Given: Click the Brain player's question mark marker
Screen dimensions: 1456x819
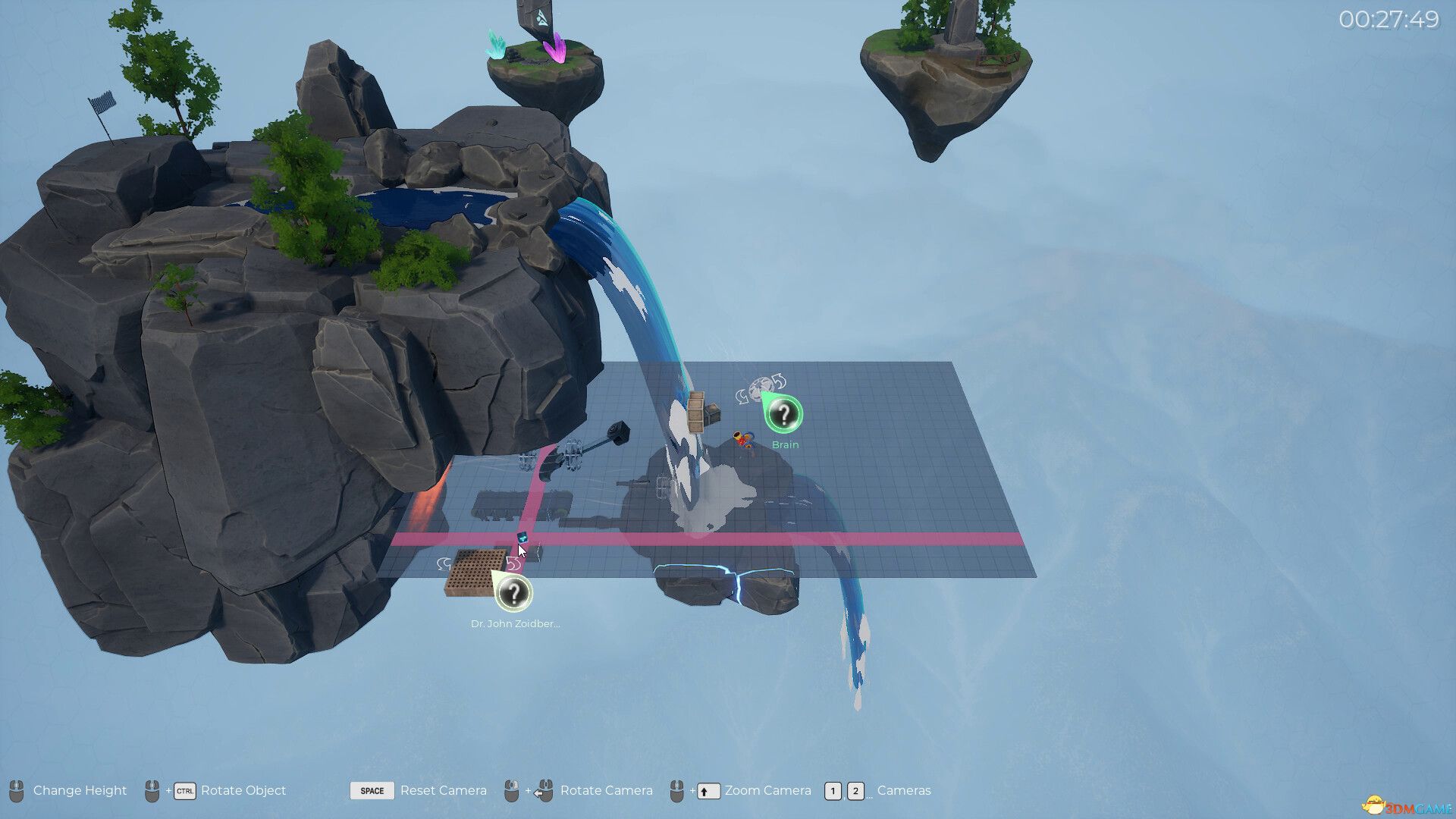Looking at the screenshot, I should (784, 413).
